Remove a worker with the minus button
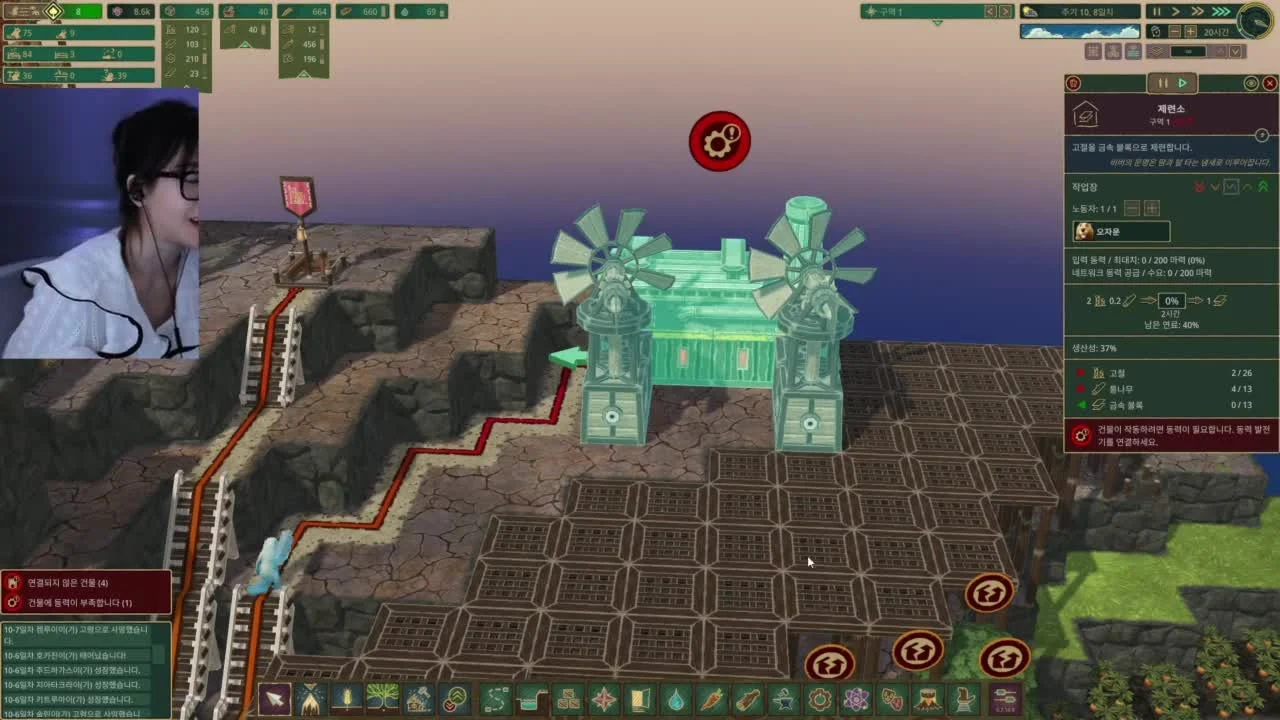 1132,208
